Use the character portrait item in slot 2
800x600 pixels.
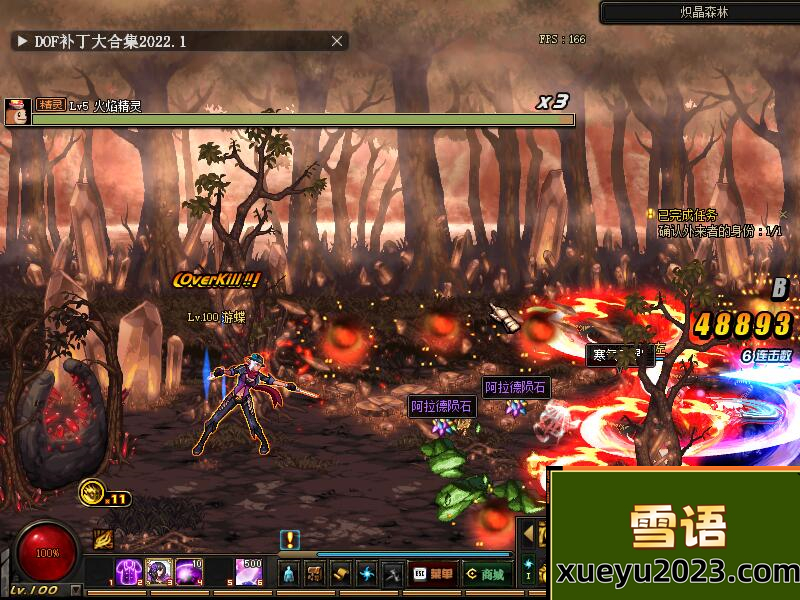[159, 572]
